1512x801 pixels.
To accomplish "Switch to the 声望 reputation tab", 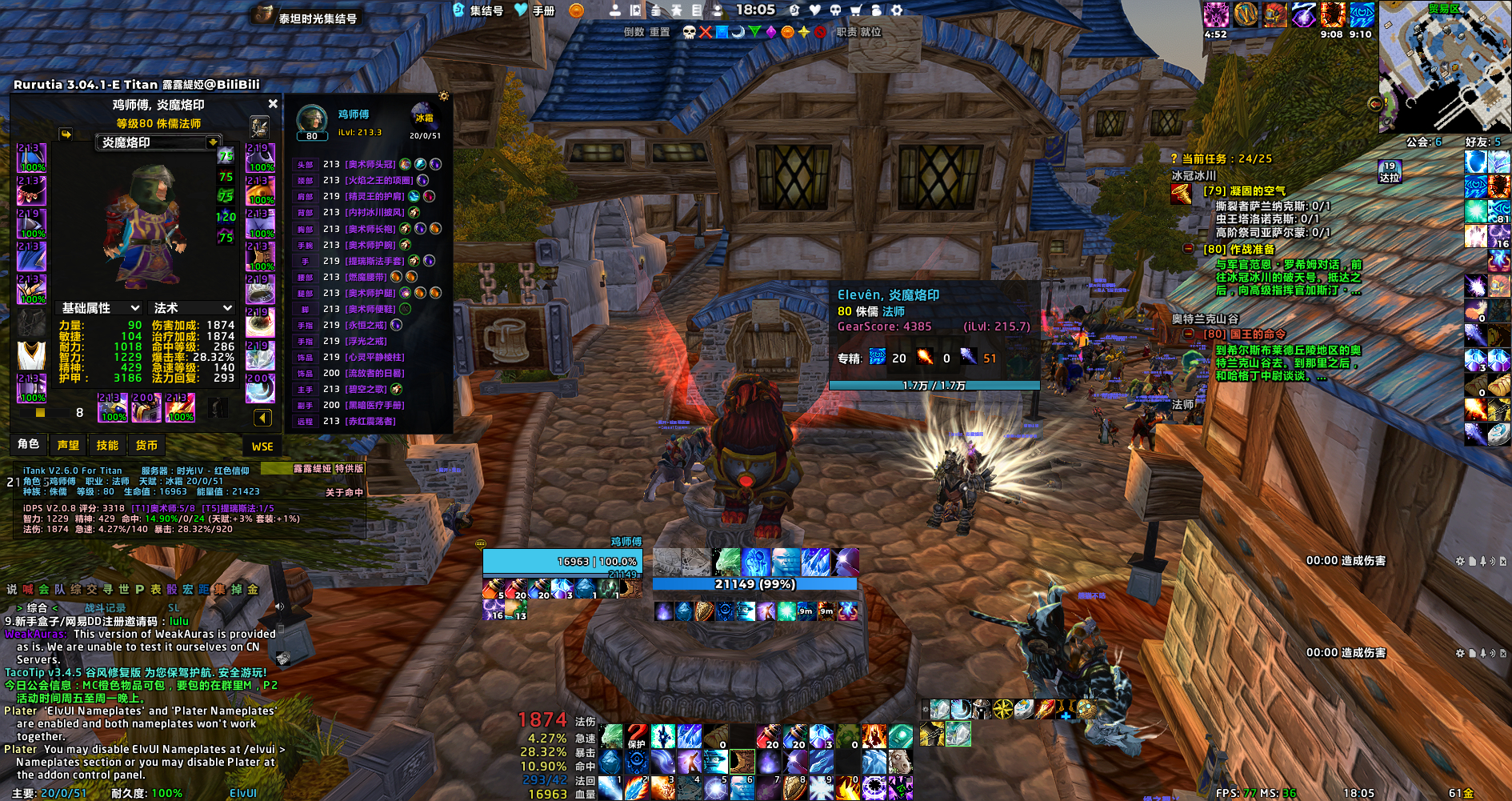I will coord(69,445).
